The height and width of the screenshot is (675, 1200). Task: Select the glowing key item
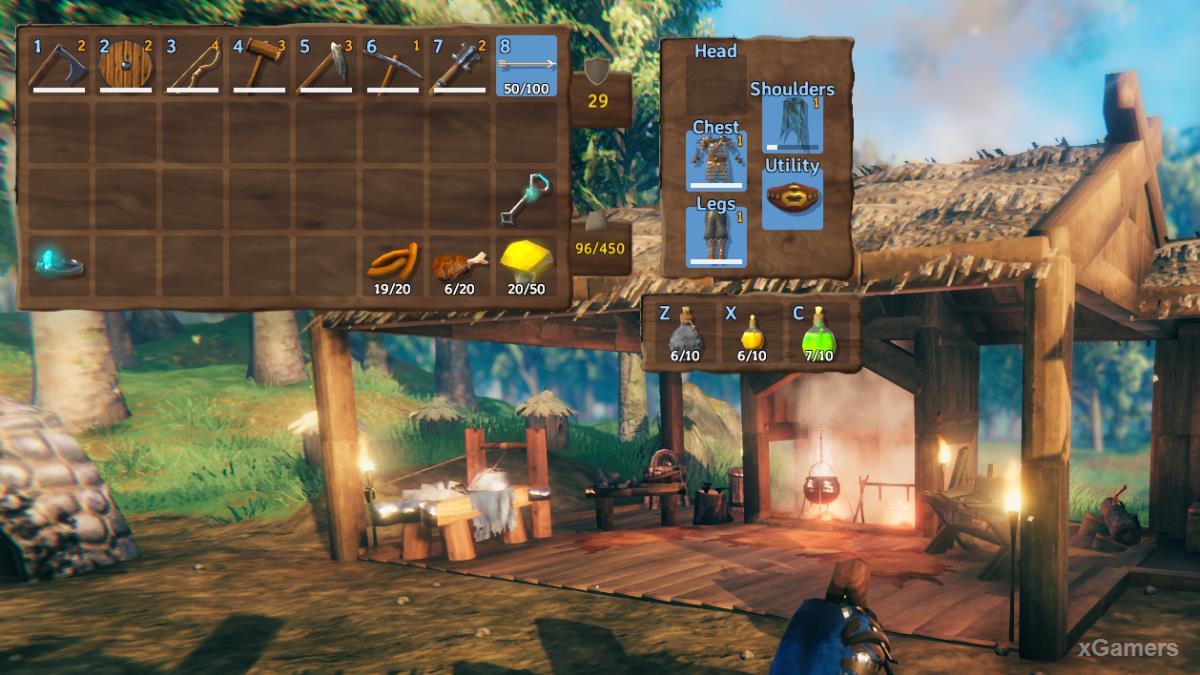click(x=527, y=199)
